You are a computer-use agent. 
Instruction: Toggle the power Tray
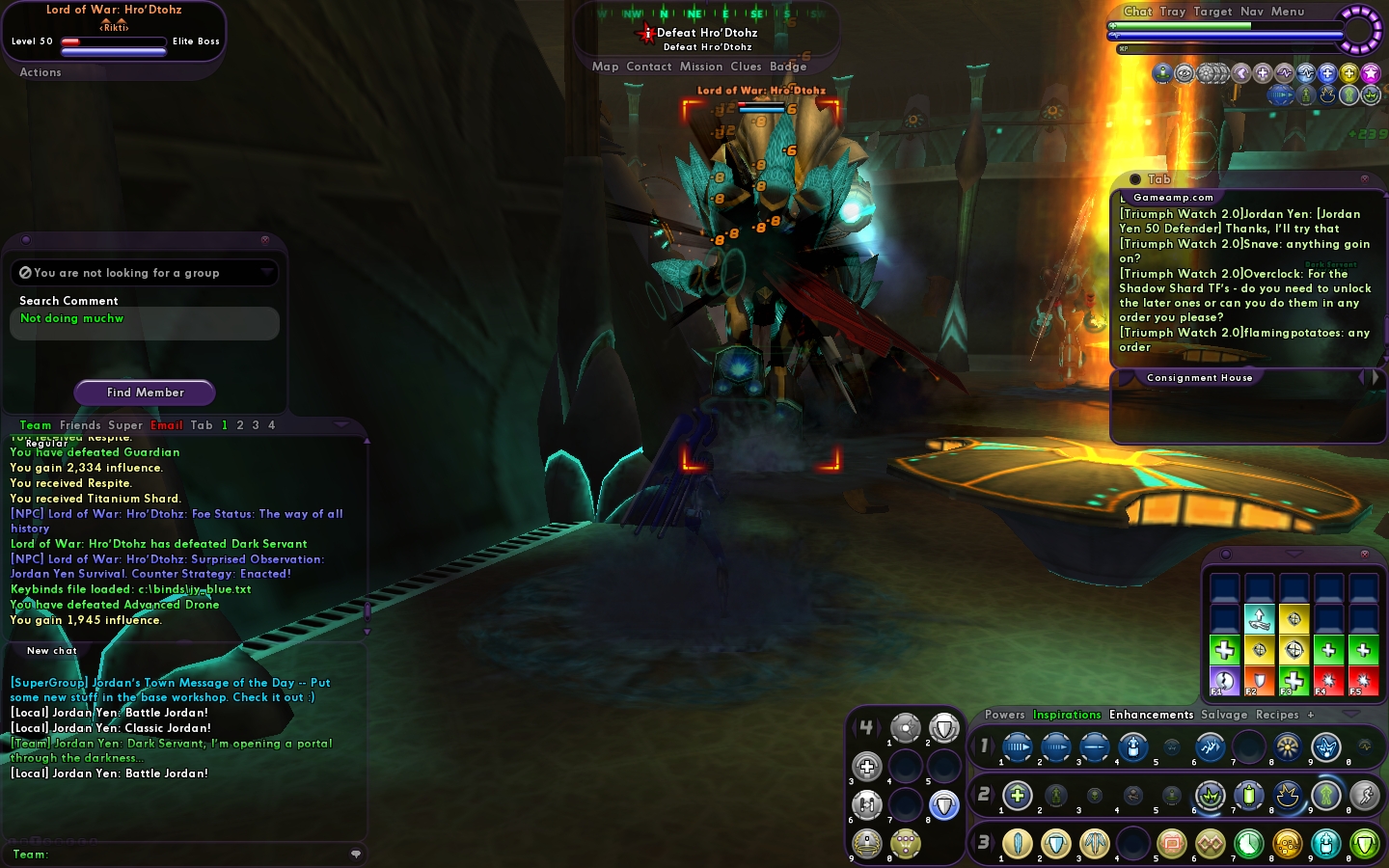coord(1172,12)
